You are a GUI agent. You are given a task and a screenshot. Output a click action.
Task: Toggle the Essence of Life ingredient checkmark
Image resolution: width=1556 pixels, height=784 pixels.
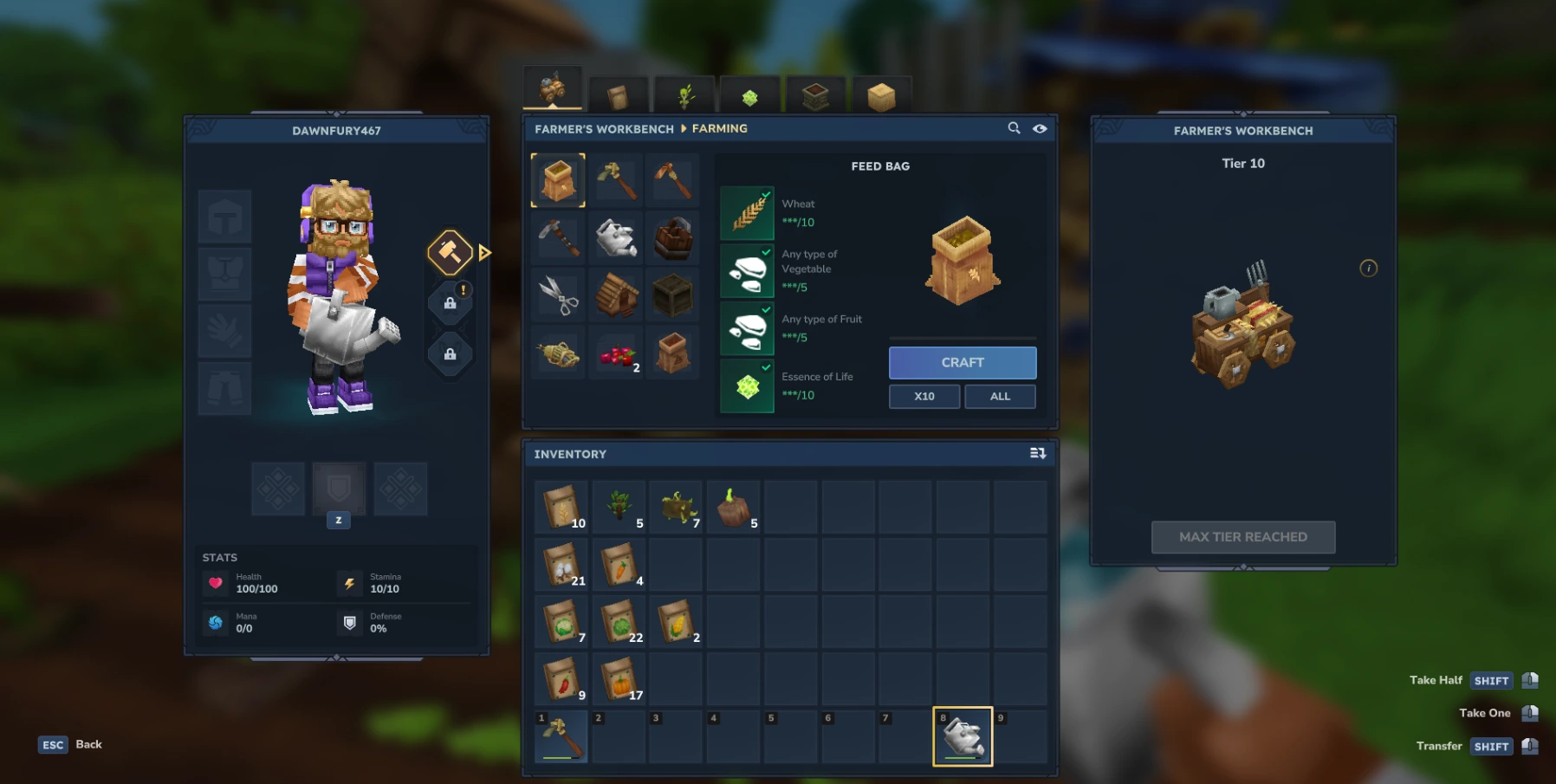point(764,367)
